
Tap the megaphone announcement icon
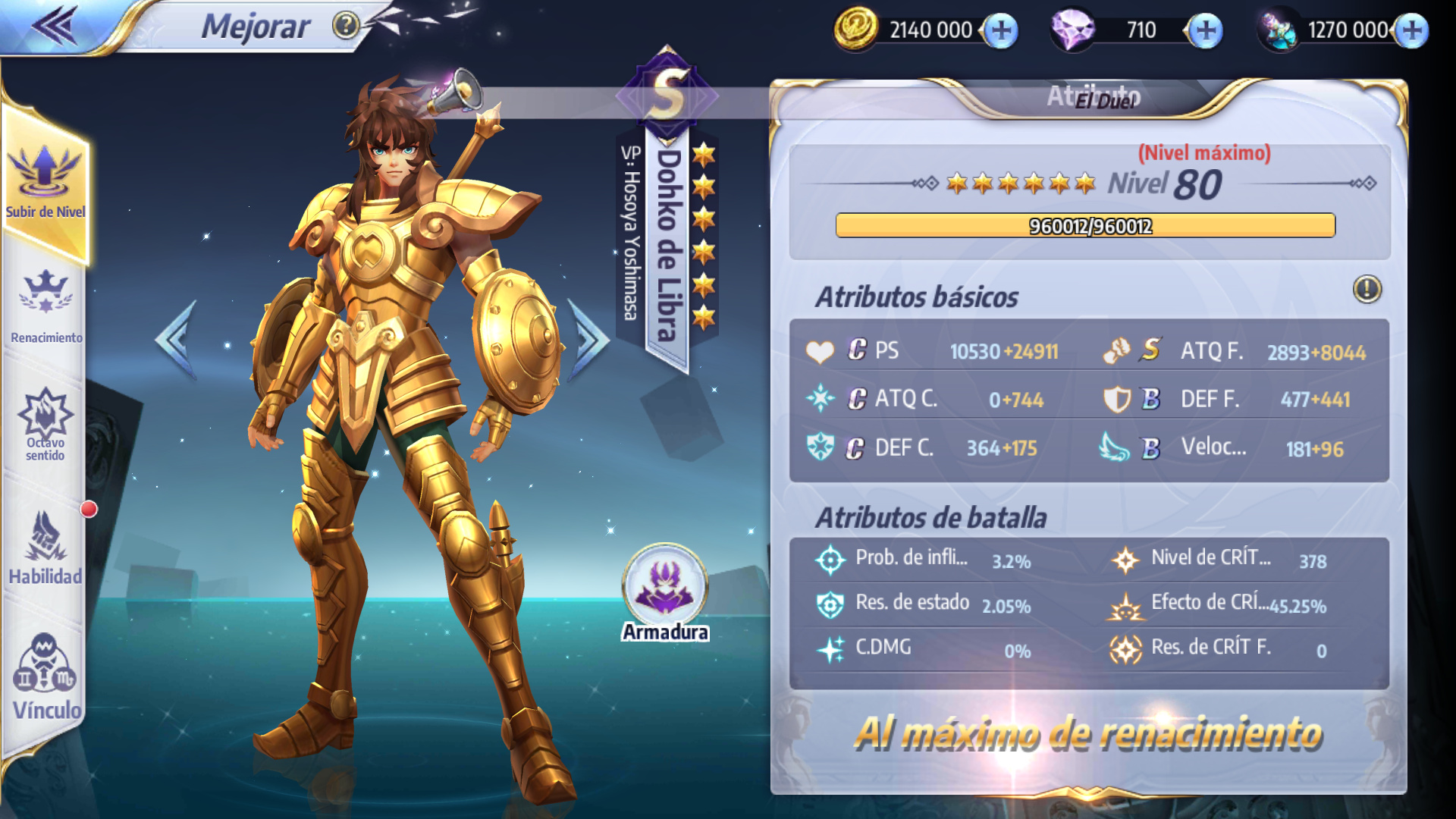(457, 92)
